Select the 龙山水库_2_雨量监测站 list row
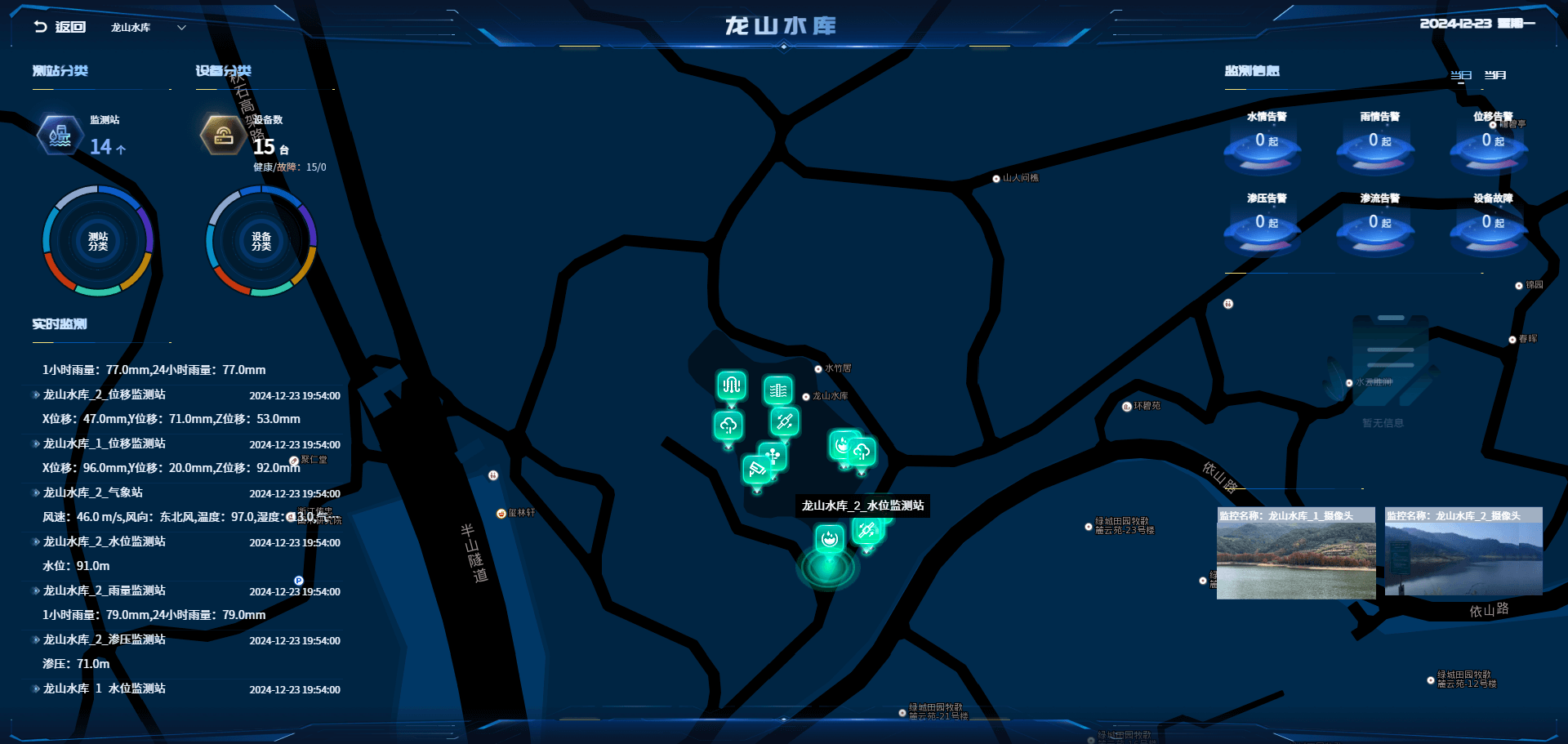This screenshot has height=744, width=1568. (104, 590)
